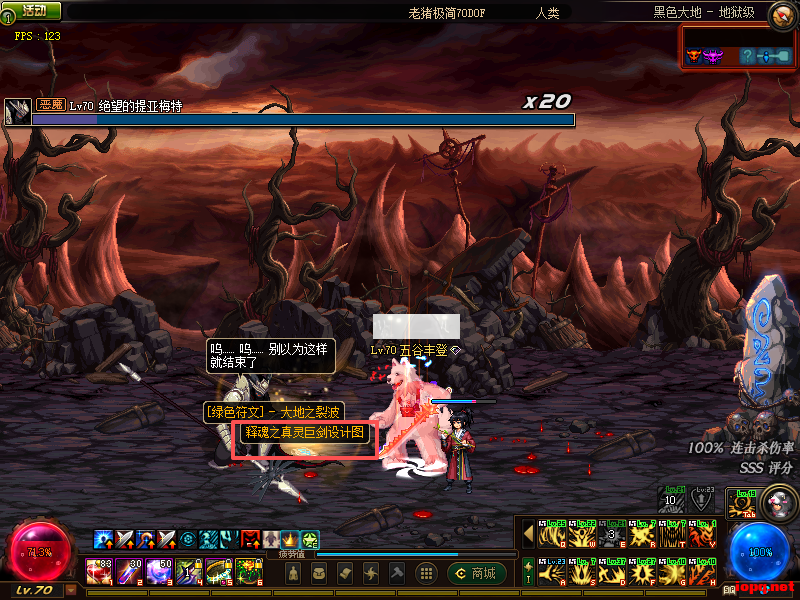The image size is (800, 600).
Task: Click the dungeon minimap panel
Action: (738, 47)
